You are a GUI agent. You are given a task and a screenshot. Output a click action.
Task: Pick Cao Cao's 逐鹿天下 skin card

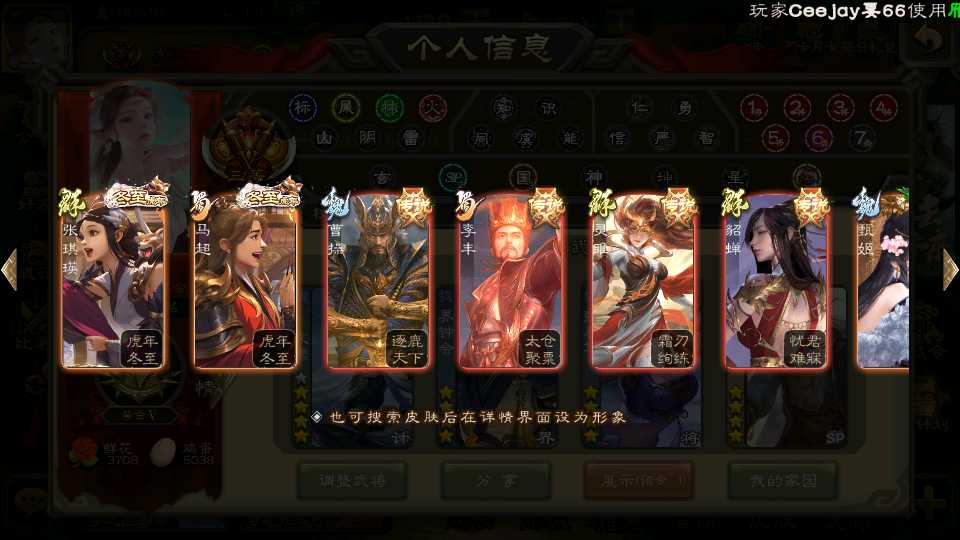[379, 282]
